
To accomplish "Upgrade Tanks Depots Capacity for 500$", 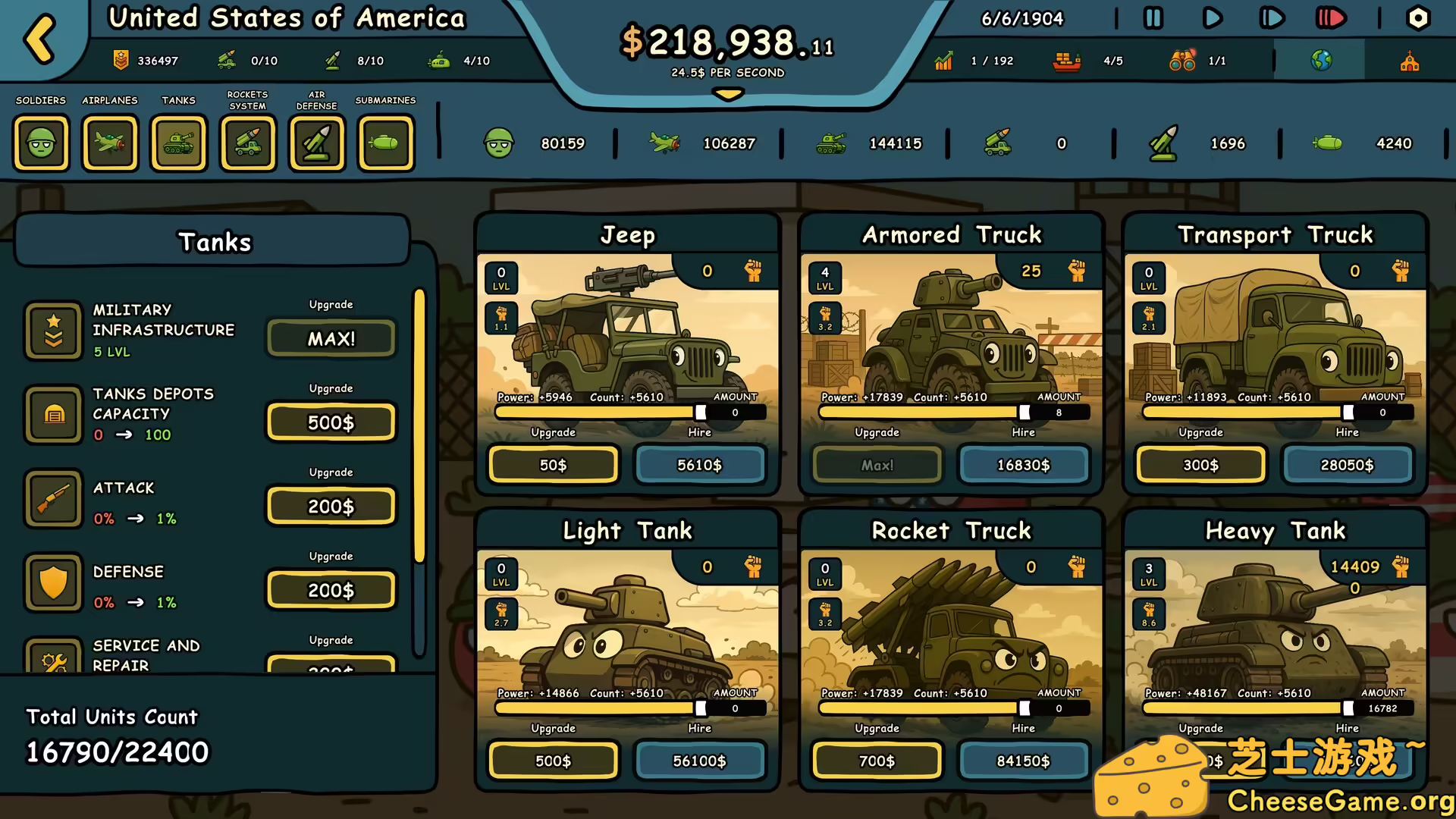I will [331, 422].
